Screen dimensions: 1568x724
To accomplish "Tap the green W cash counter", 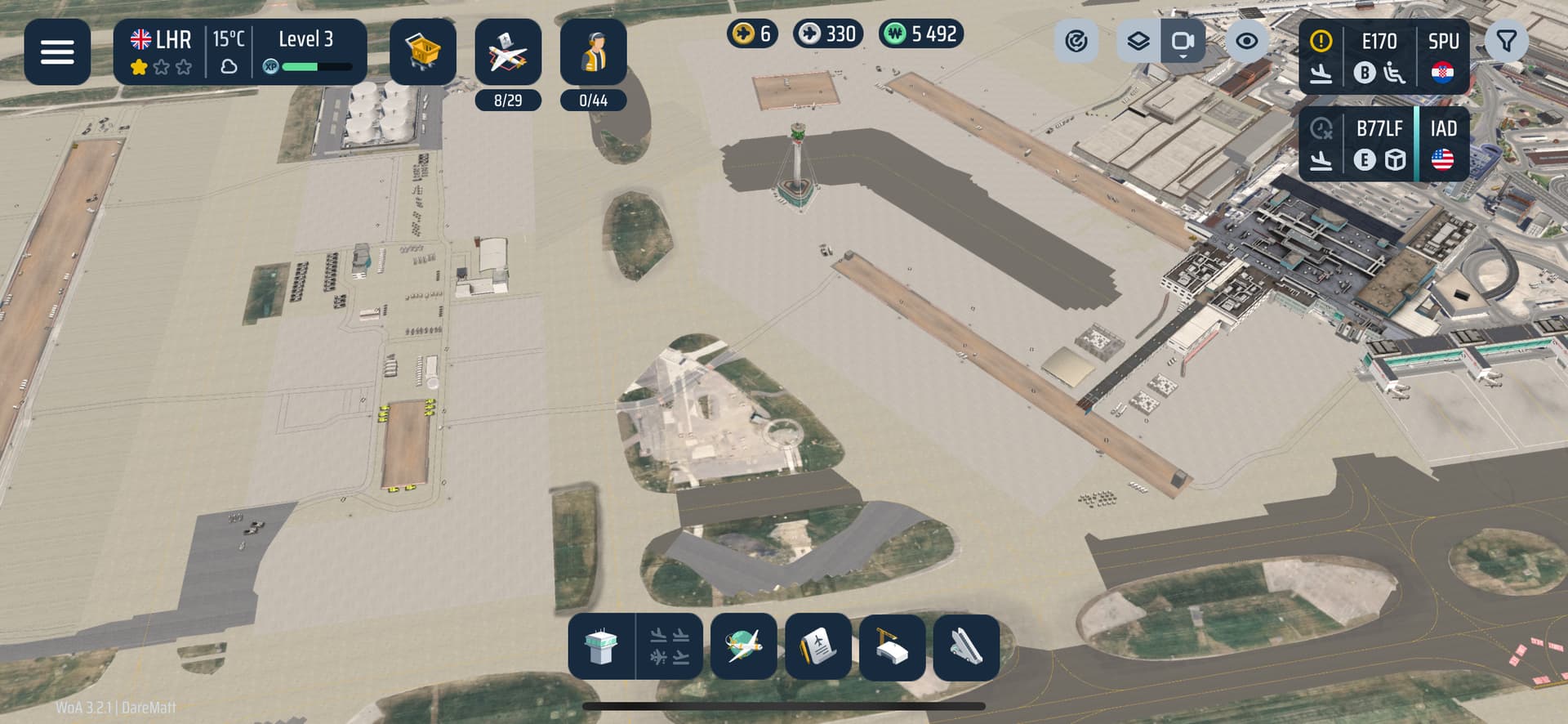I will [x=921, y=34].
